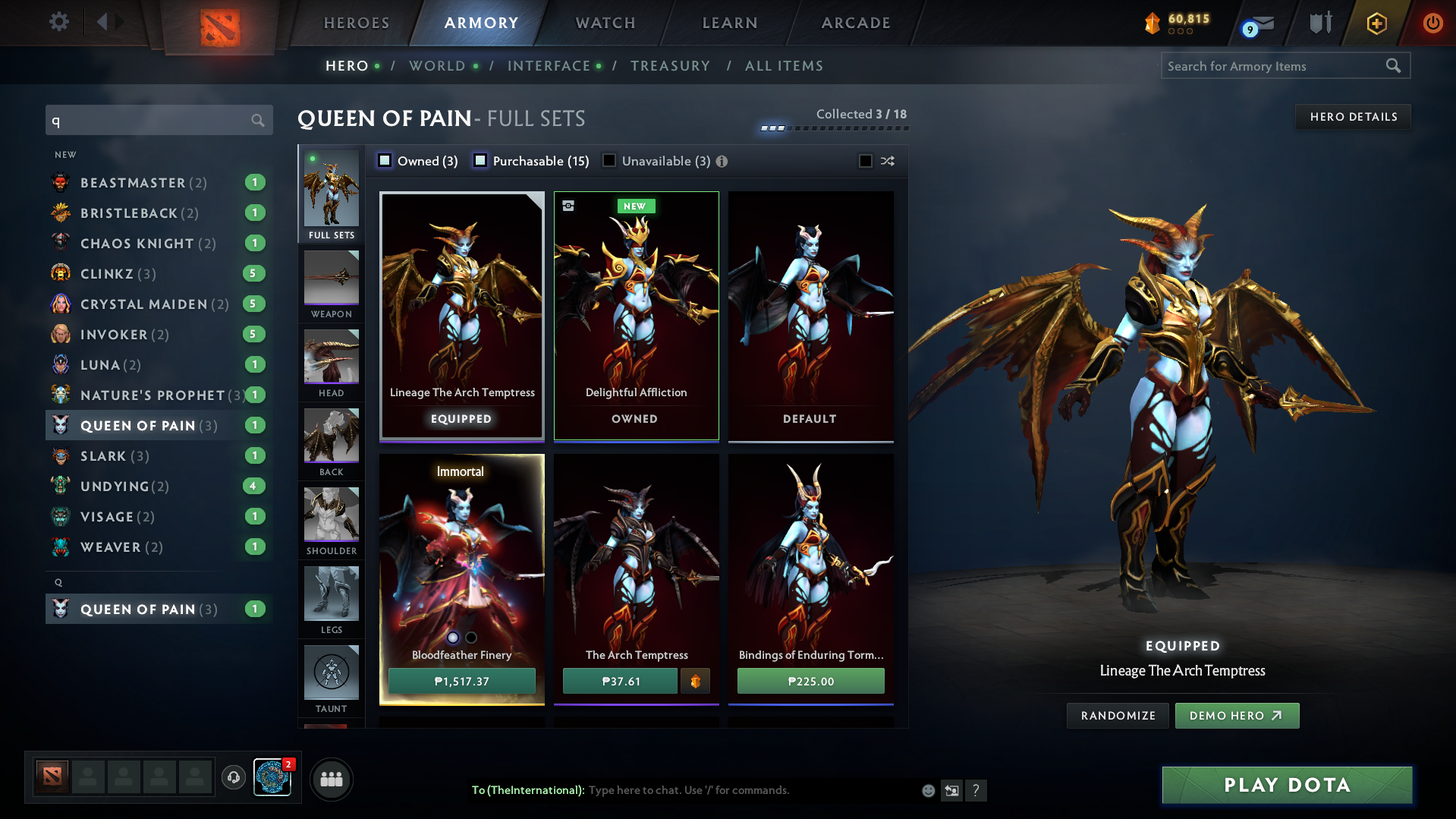Click the shuffle sets icon
This screenshot has height=819, width=1456.
coord(886,161)
